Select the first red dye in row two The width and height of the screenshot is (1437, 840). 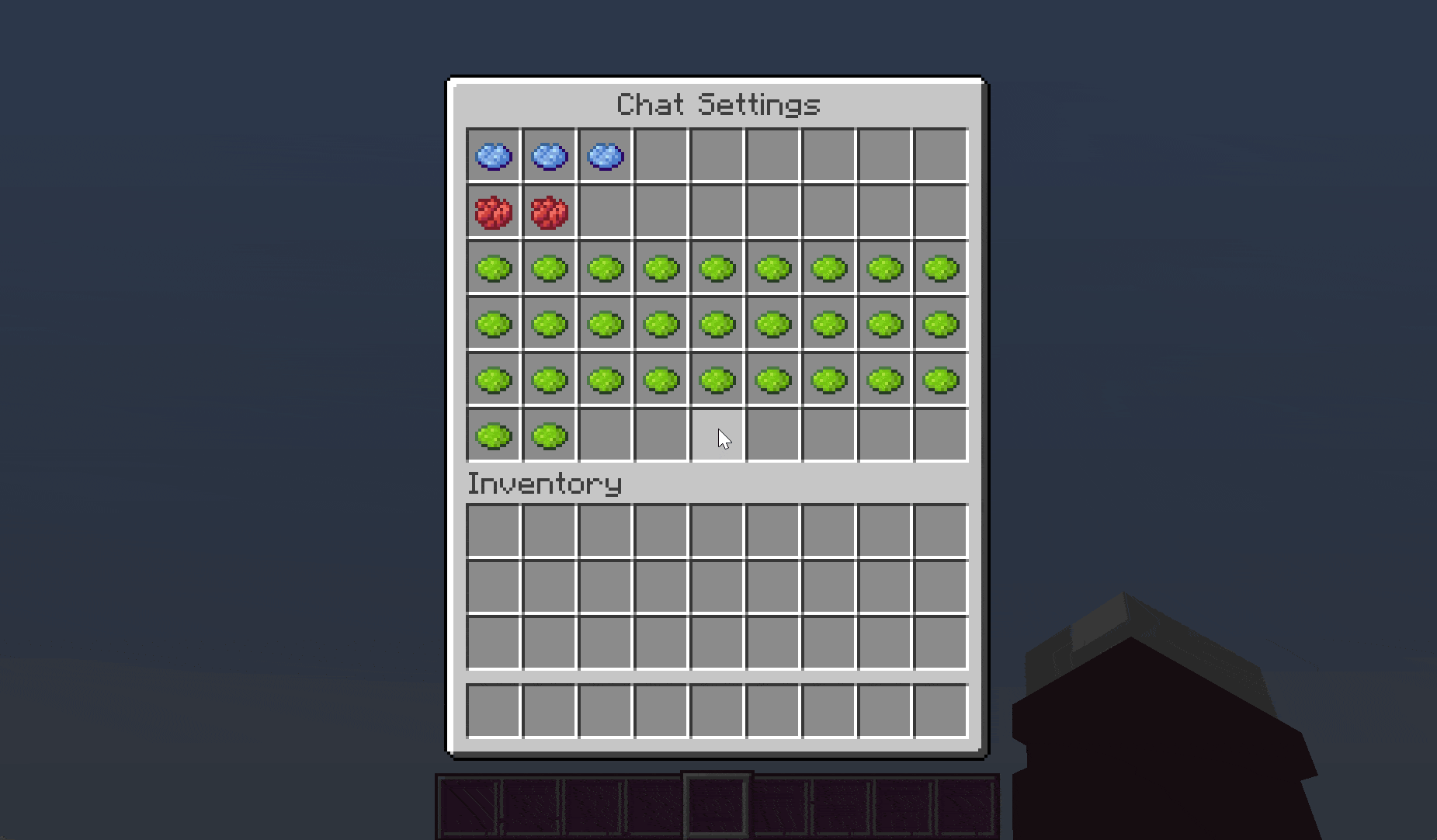[492, 212]
